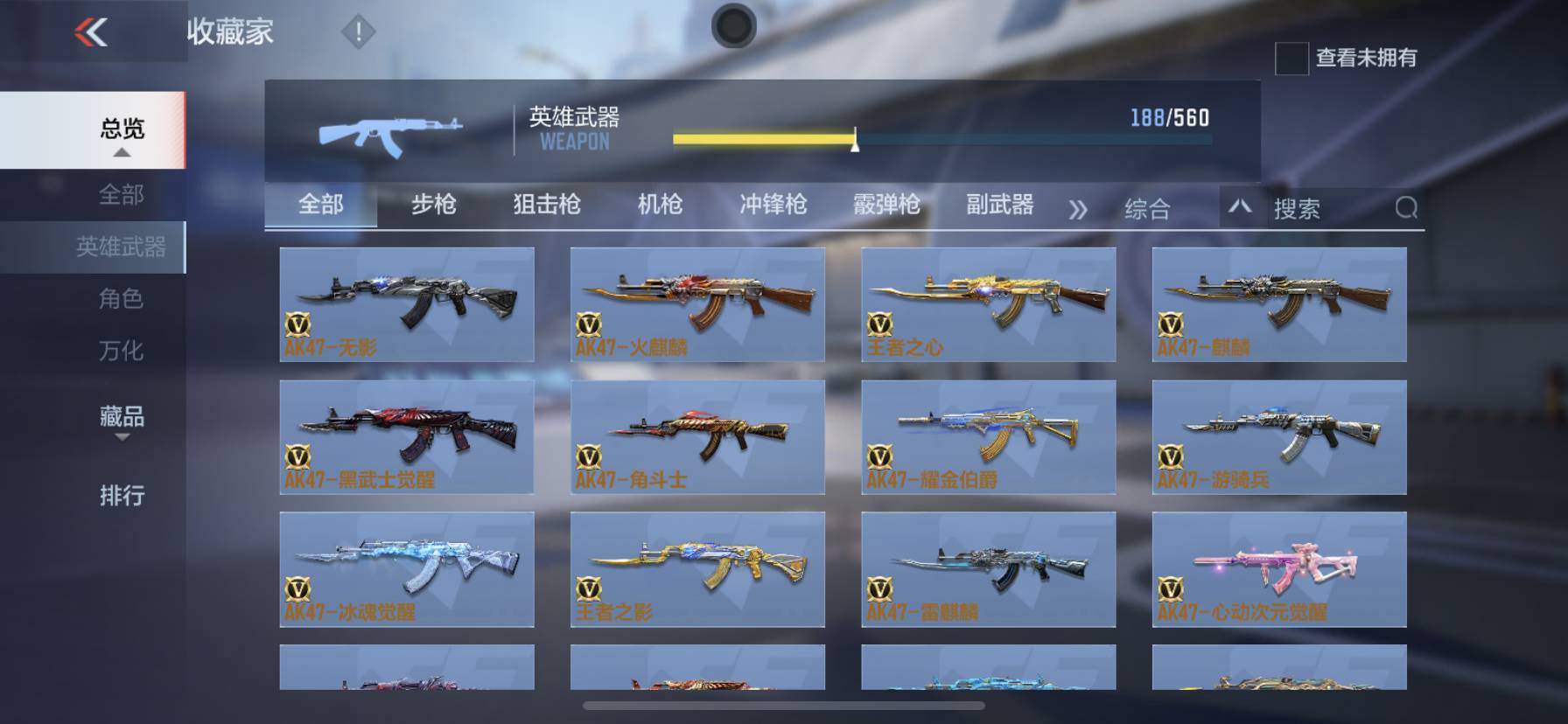The height and width of the screenshot is (724, 1568).
Task: Switch to the 狙击枪 tab
Action: (x=549, y=205)
